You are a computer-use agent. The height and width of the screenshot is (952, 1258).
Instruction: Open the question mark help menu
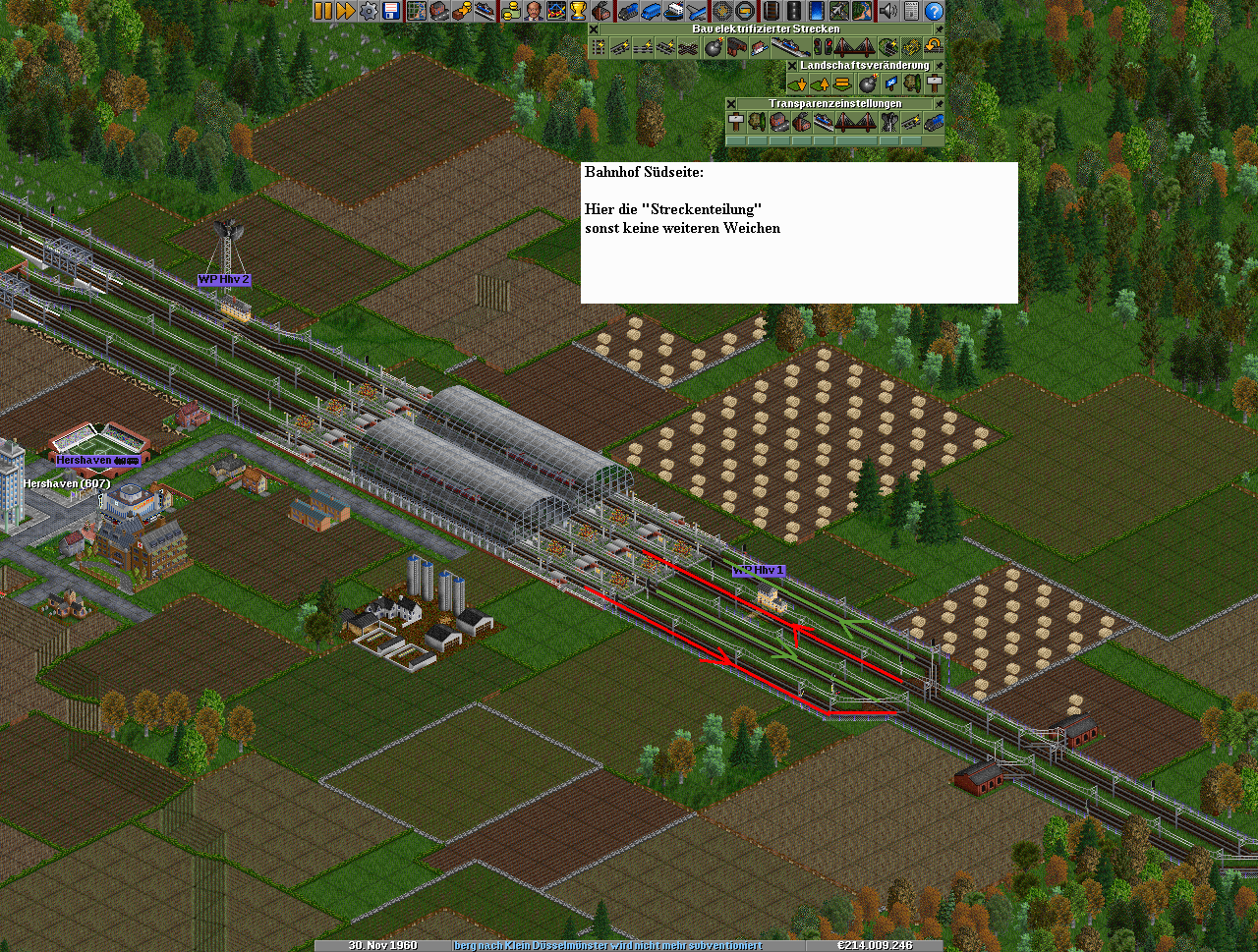point(934,11)
